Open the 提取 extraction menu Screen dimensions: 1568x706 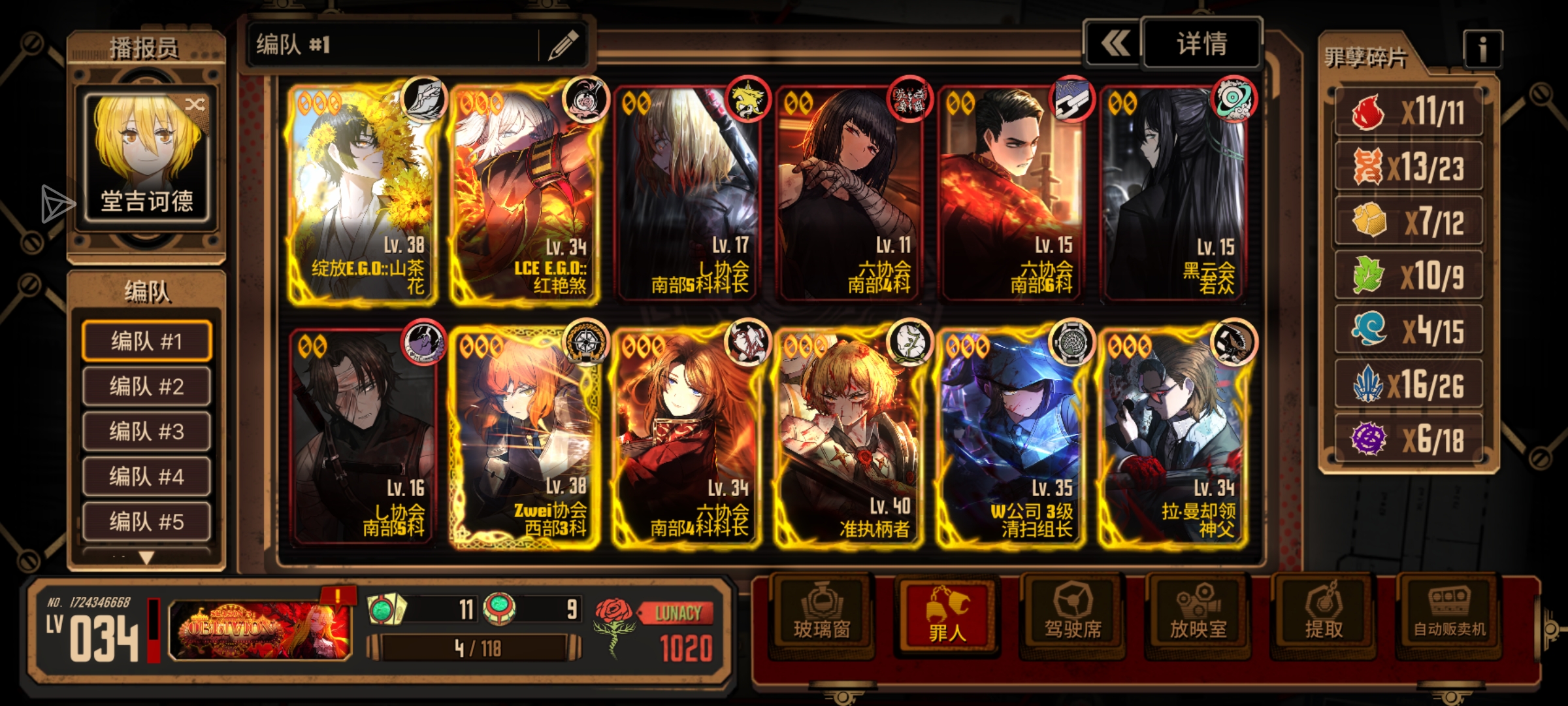(x=1323, y=614)
